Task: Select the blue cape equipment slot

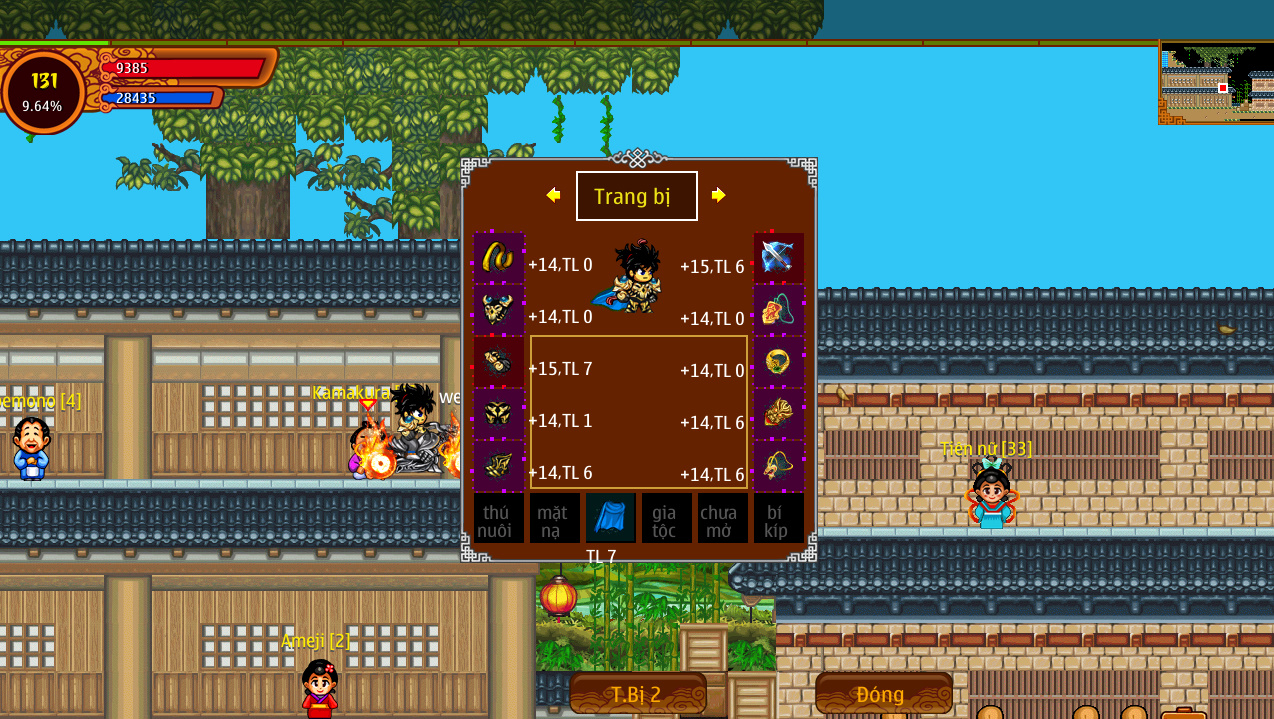Action: coord(610,517)
